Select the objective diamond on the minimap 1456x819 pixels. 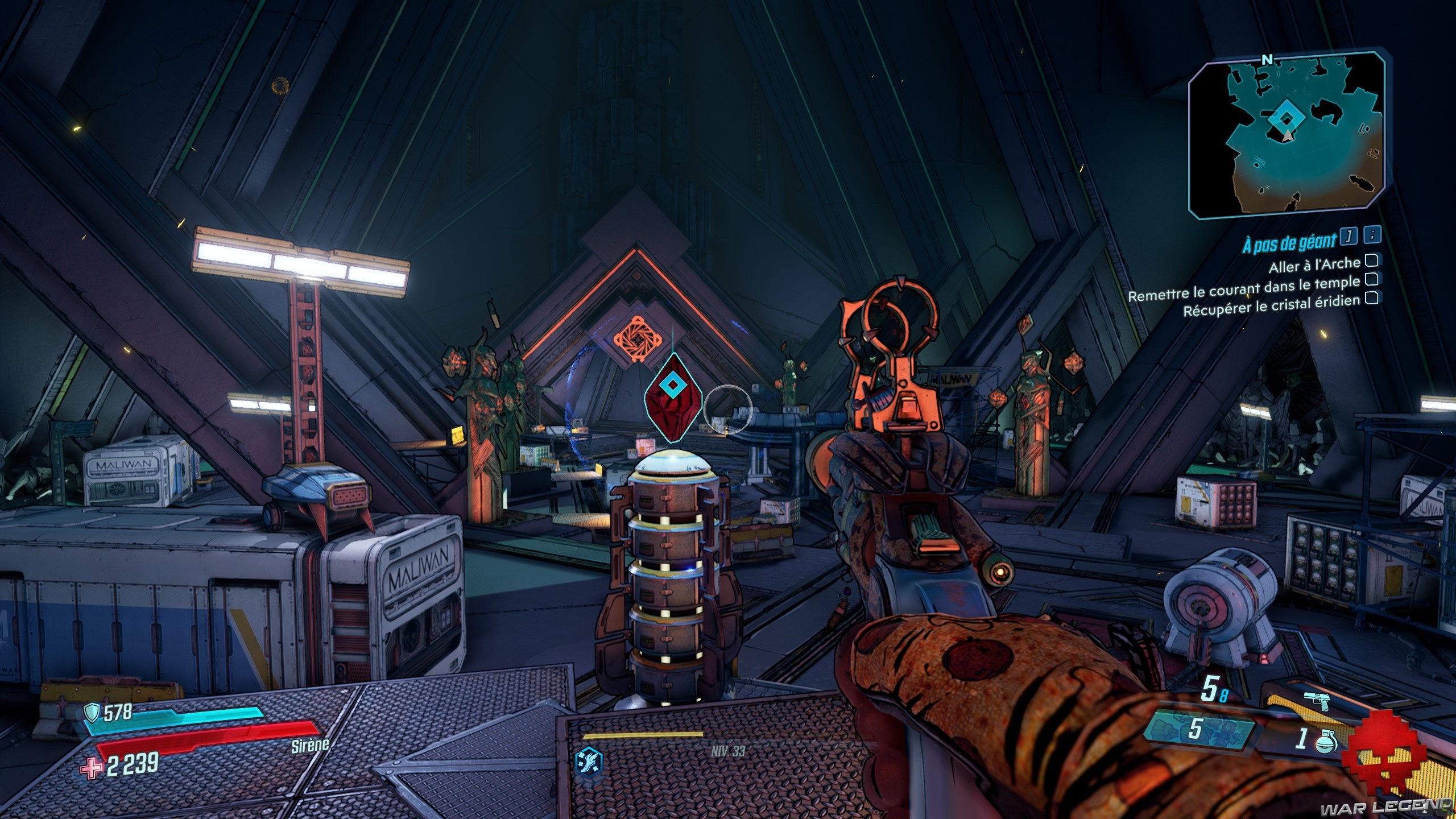1281,119
